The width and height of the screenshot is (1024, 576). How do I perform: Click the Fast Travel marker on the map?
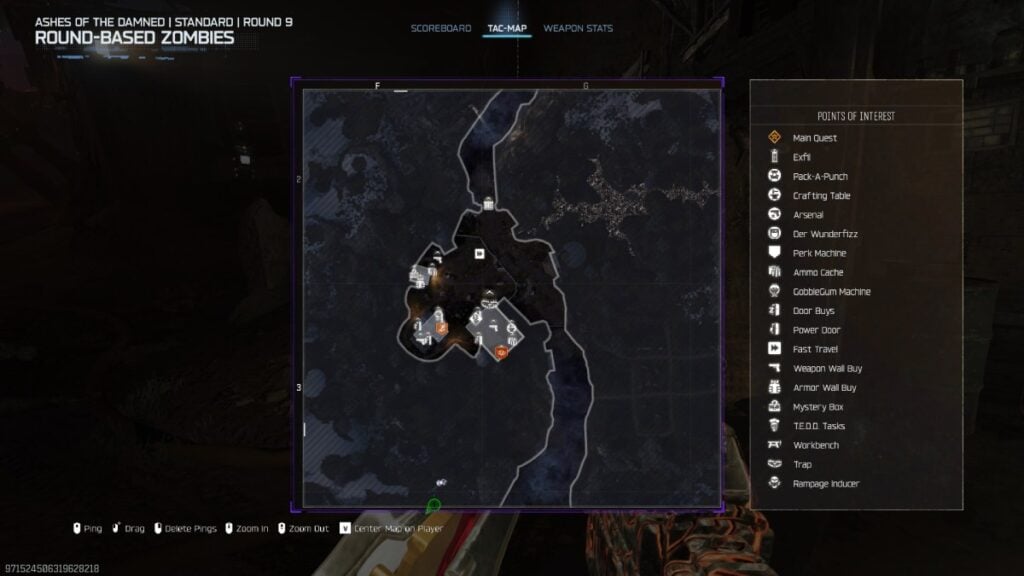point(479,254)
